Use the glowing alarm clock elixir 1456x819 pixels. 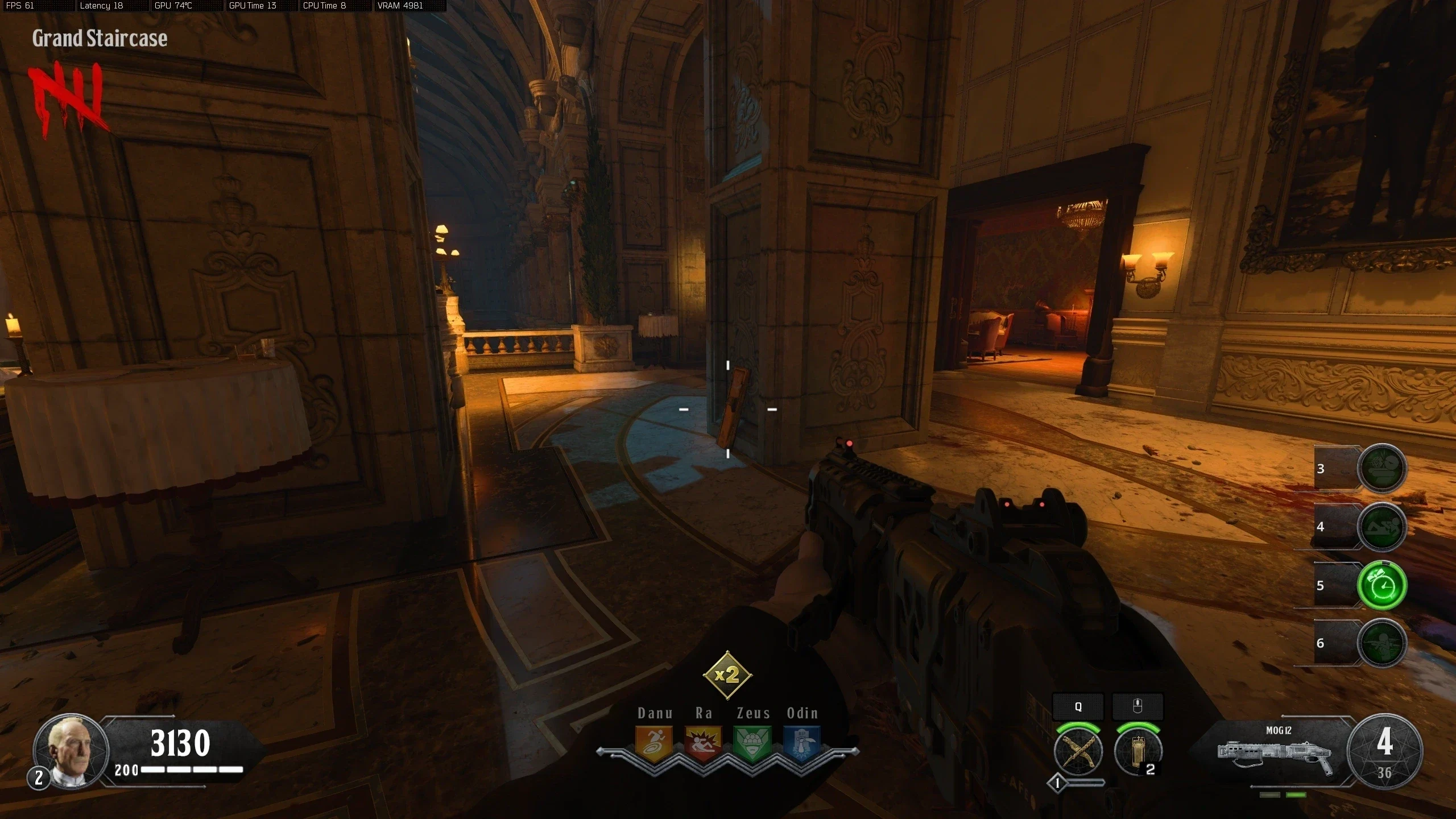(x=1382, y=585)
